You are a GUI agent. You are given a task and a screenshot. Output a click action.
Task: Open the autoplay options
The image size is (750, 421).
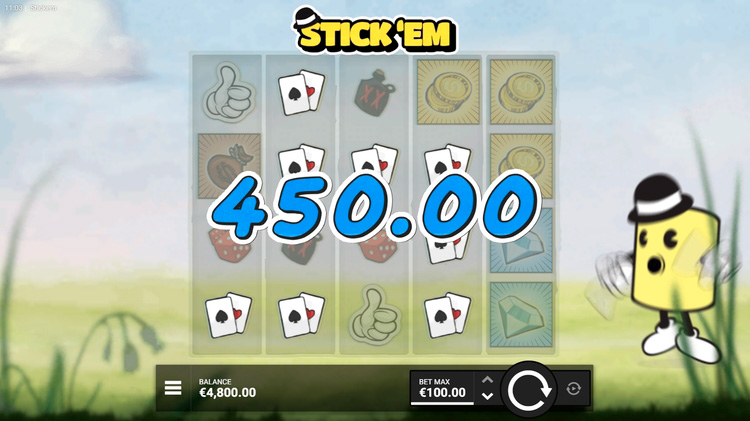pyautogui.click(x=573, y=389)
